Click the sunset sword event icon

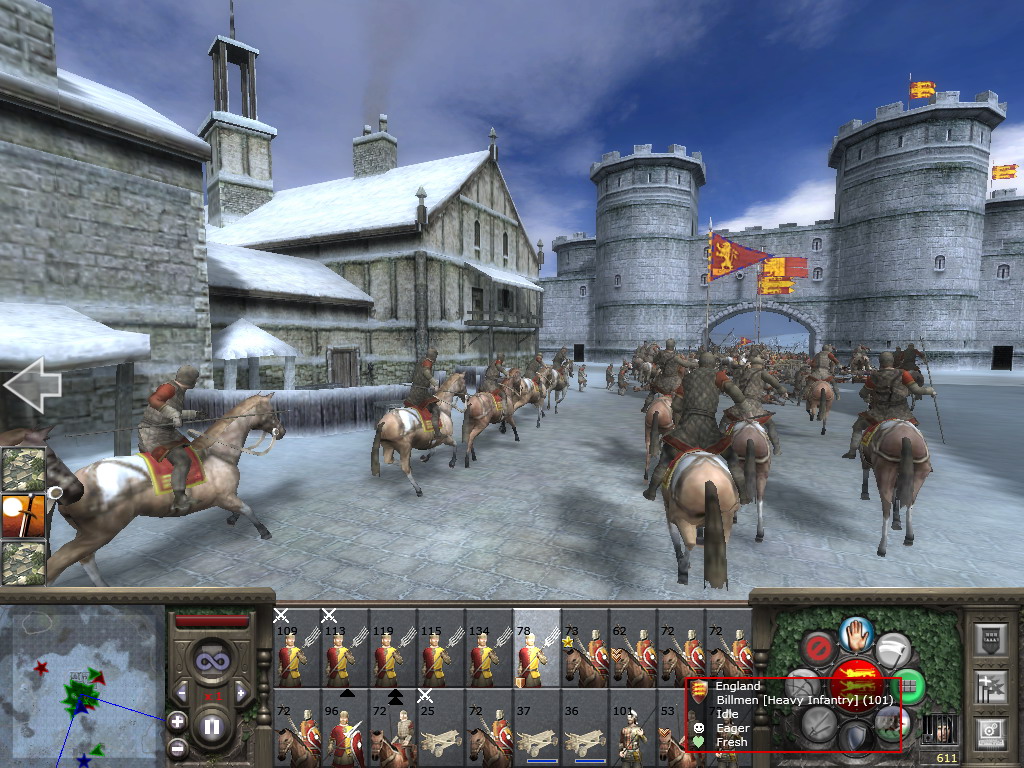[22, 516]
